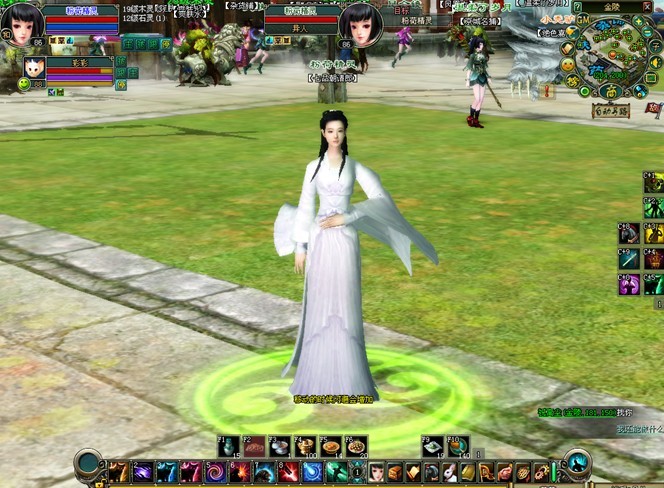664x488 pixels.
Task: Use the F10 blue flask item slot
Action: pos(458,447)
